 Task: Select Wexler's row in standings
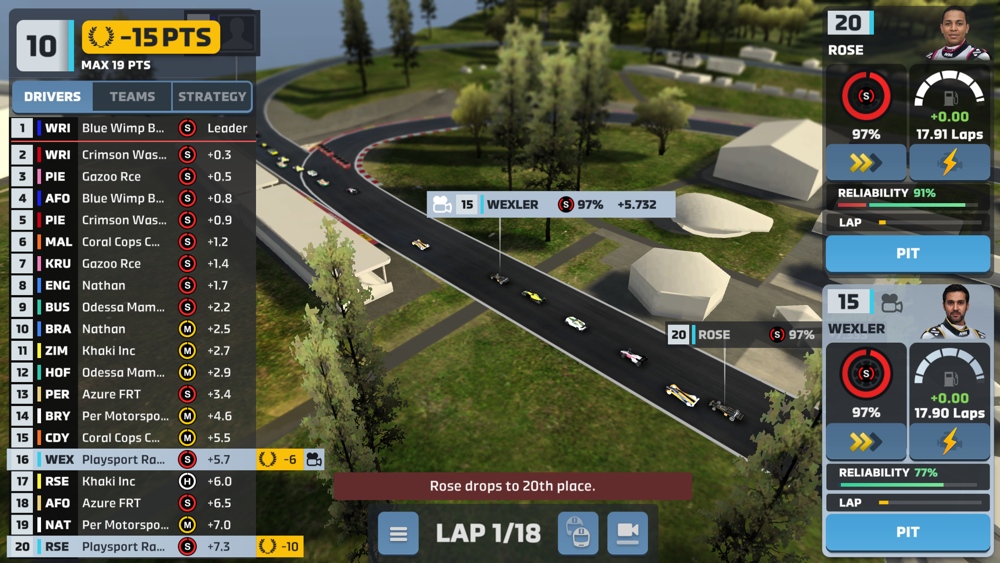[x=130, y=460]
